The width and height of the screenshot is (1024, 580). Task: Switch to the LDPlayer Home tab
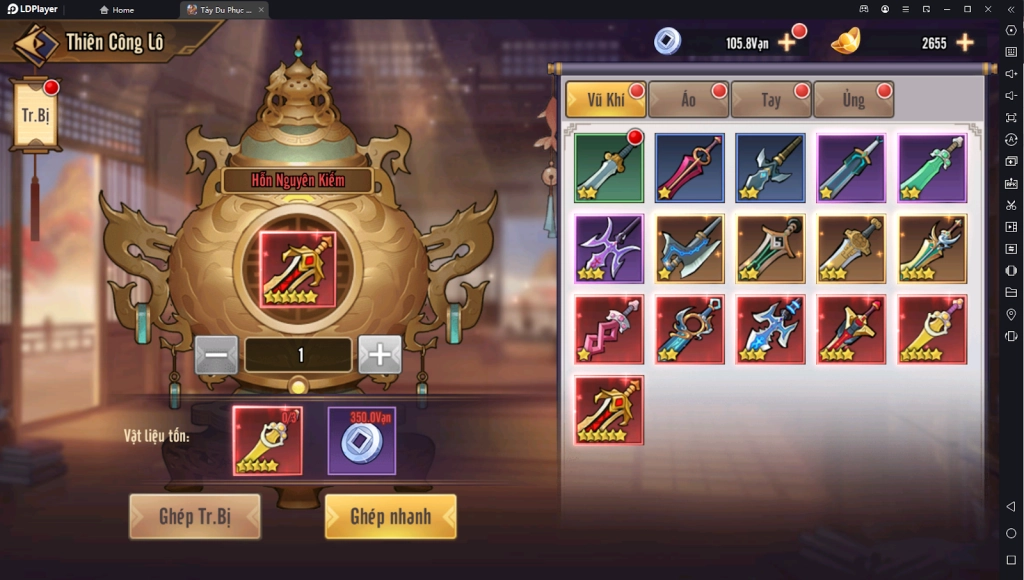pyautogui.click(x=117, y=10)
